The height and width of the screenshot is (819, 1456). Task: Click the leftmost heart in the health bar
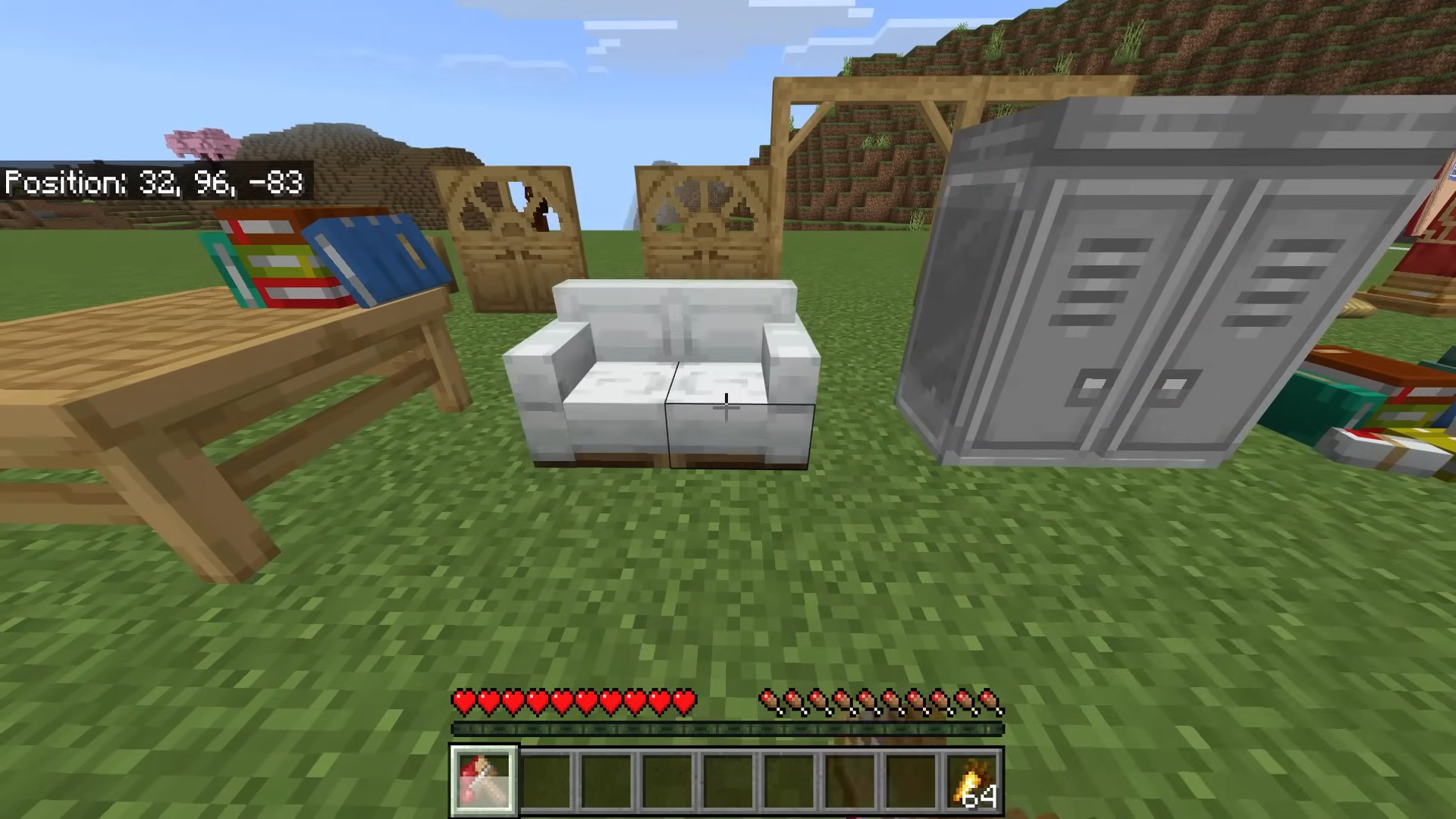point(465,702)
